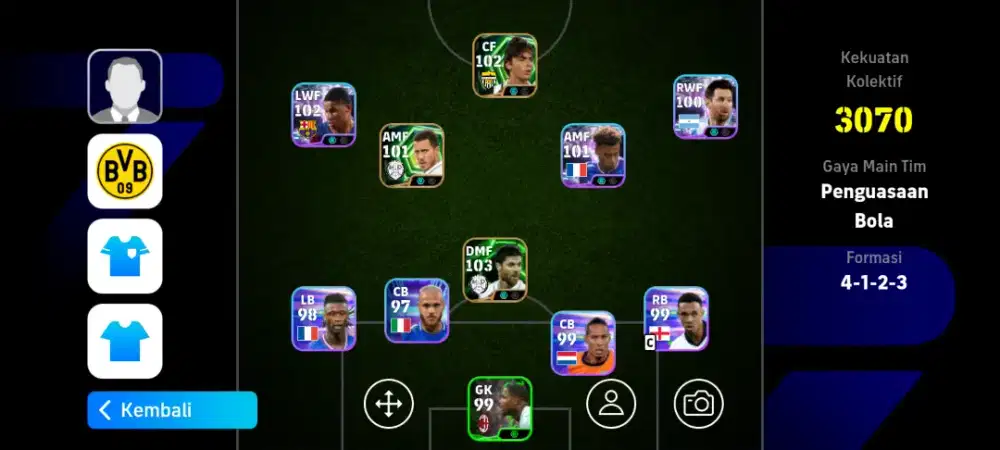Open the manager profile portrait
The height and width of the screenshot is (450, 1000).
[125, 86]
